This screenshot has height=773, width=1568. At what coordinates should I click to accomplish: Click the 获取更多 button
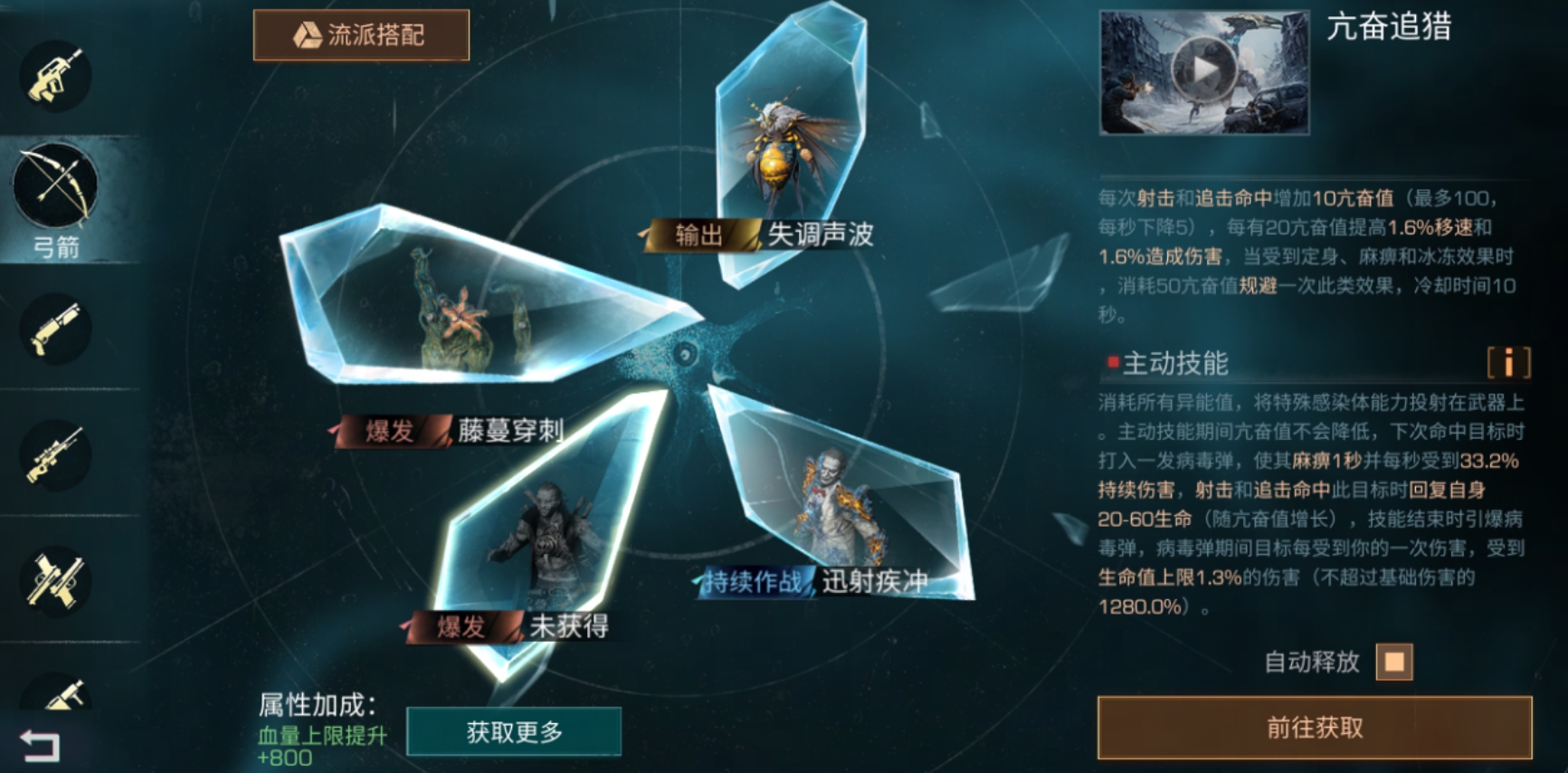coord(514,733)
